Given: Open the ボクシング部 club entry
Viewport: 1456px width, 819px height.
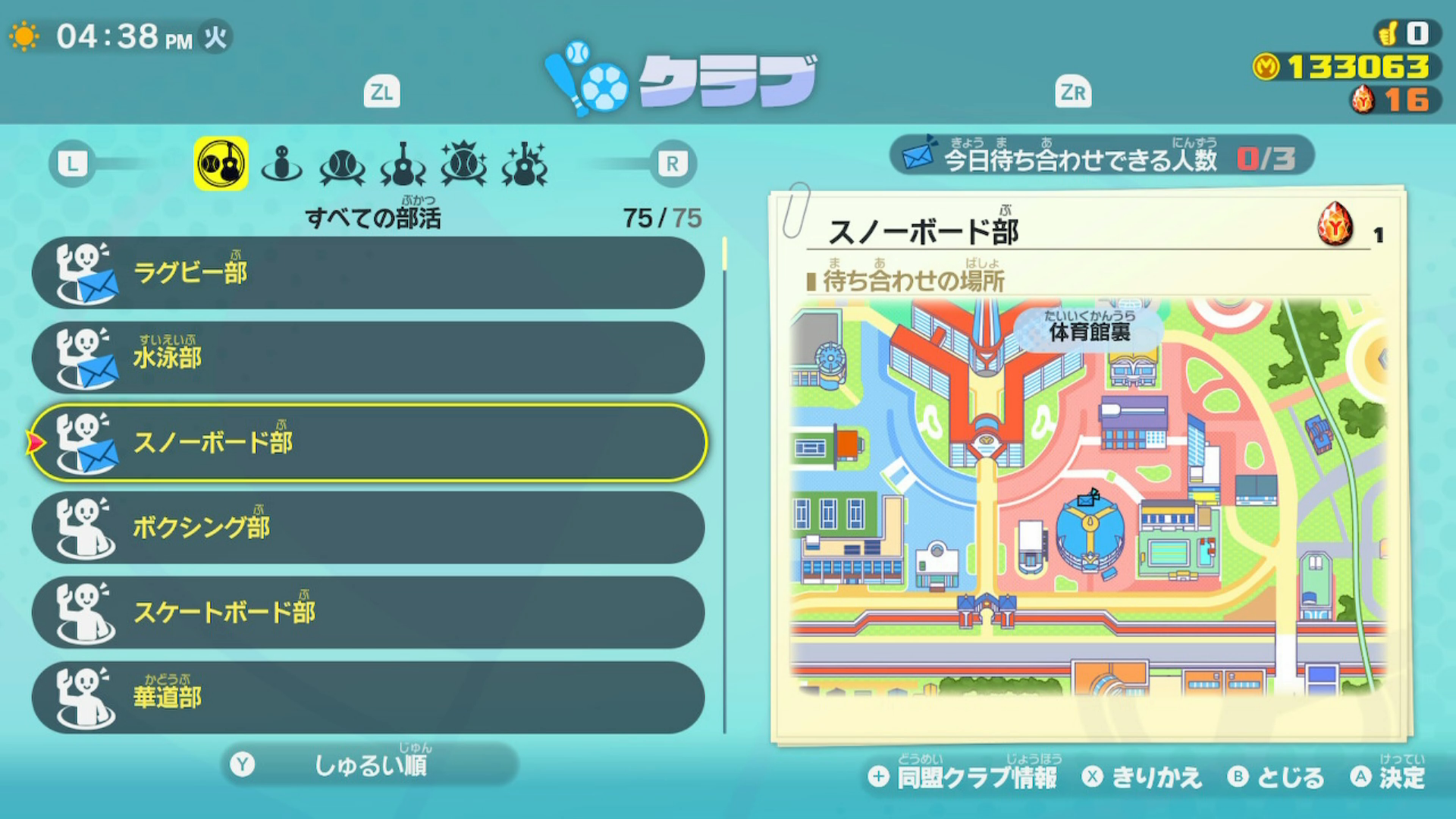Looking at the screenshot, I should 368,528.
